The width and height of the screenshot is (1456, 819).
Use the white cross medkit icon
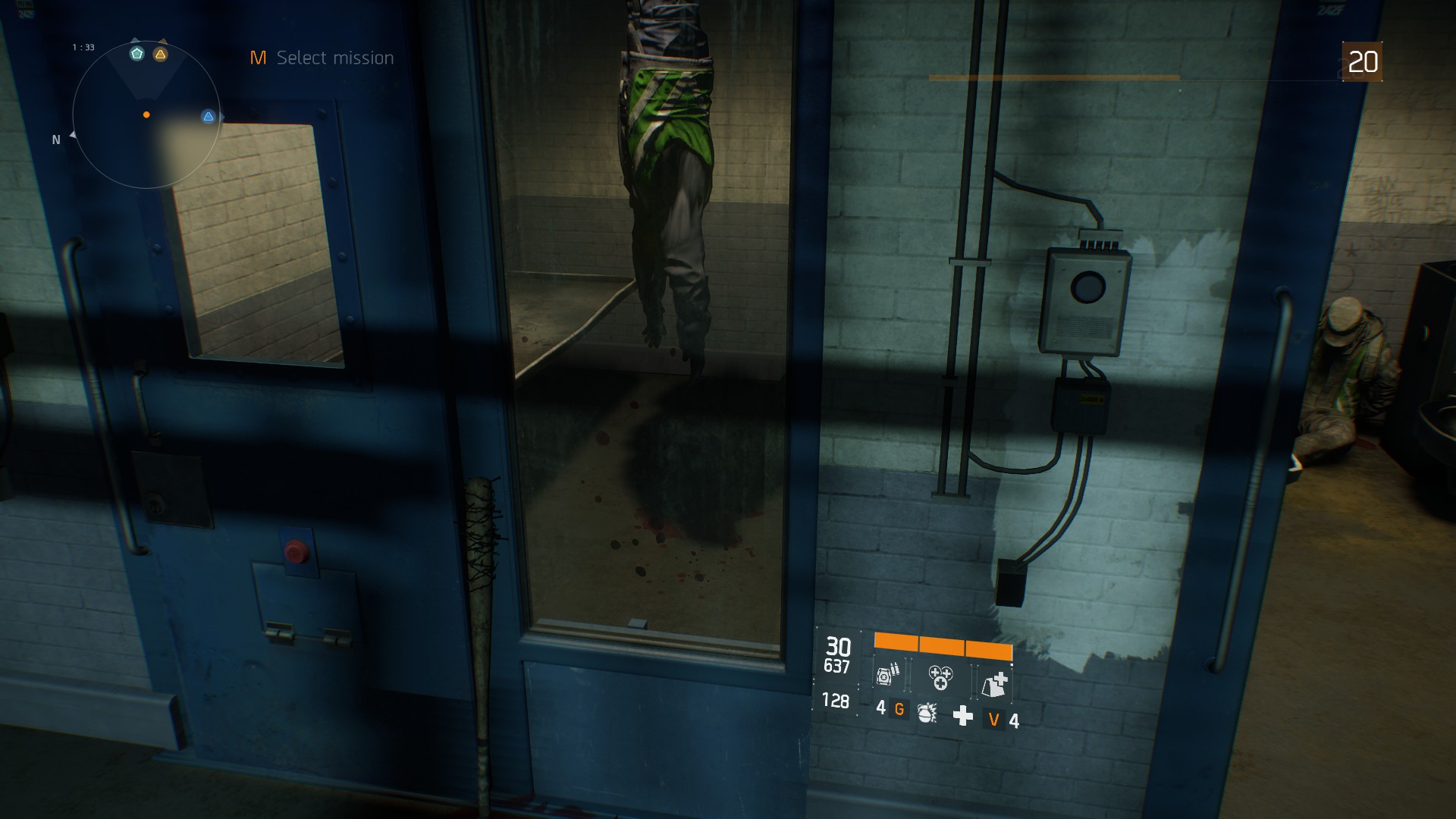pos(962,715)
